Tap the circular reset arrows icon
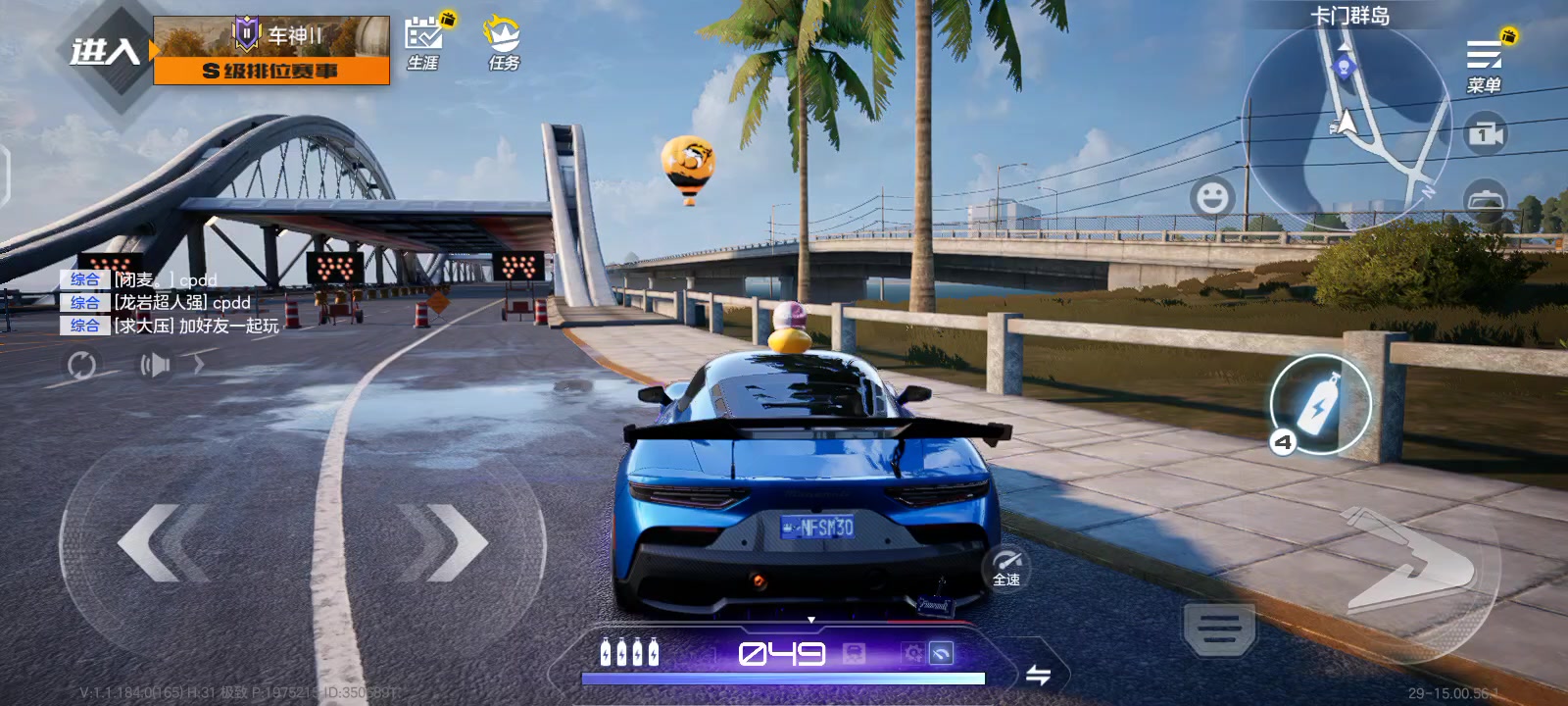The image size is (1568, 706). pyautogui.click(x=81, y=366)
